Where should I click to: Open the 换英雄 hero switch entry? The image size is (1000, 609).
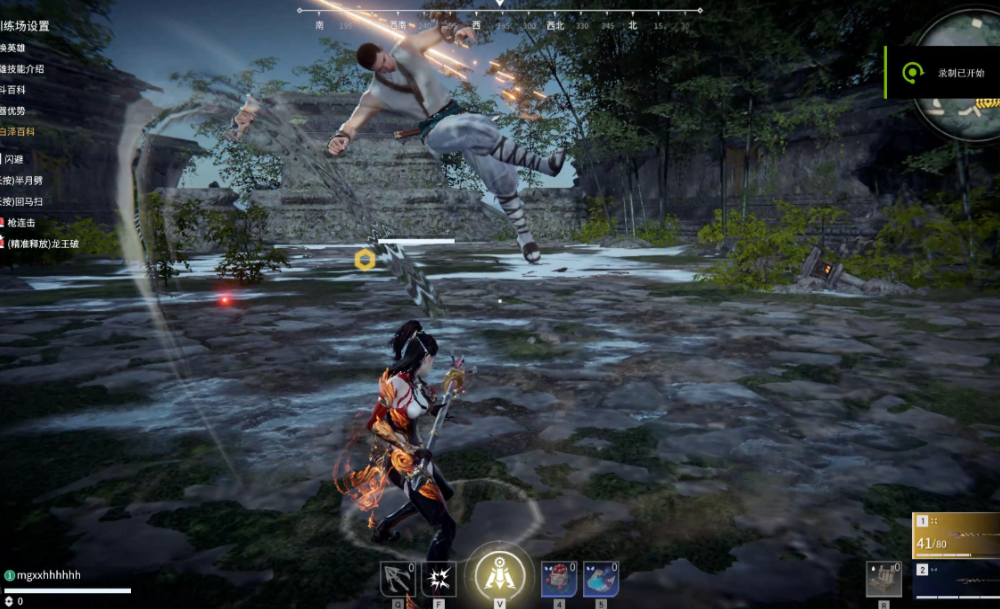coord(16,49)
